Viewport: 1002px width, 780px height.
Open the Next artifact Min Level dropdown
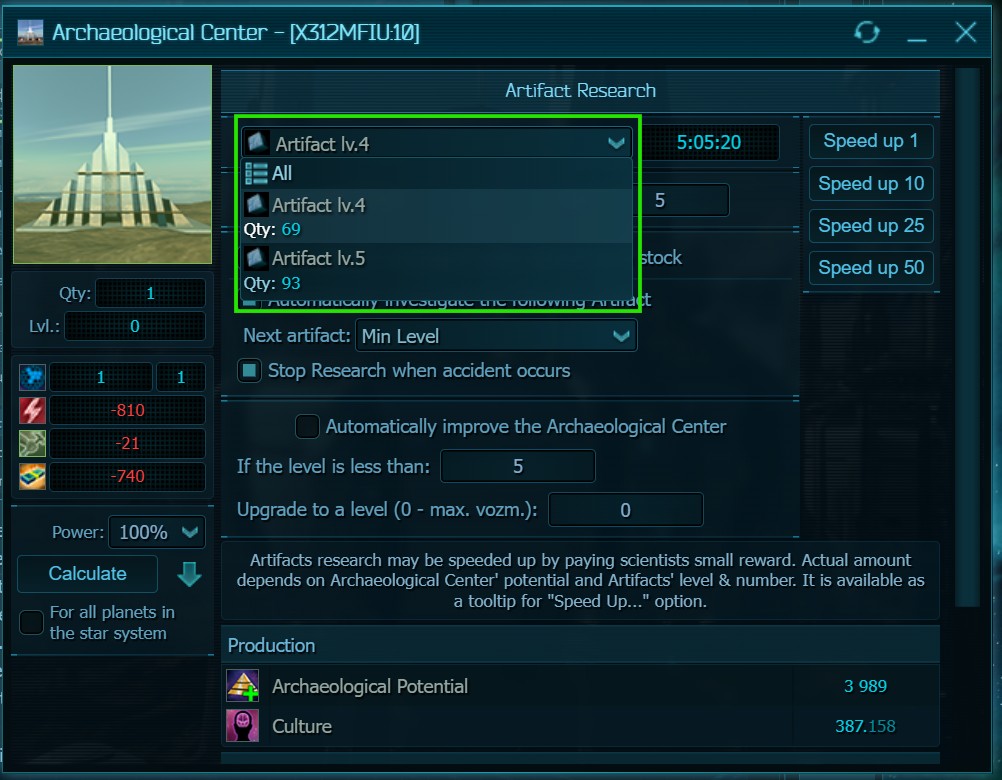coord(495,336)
